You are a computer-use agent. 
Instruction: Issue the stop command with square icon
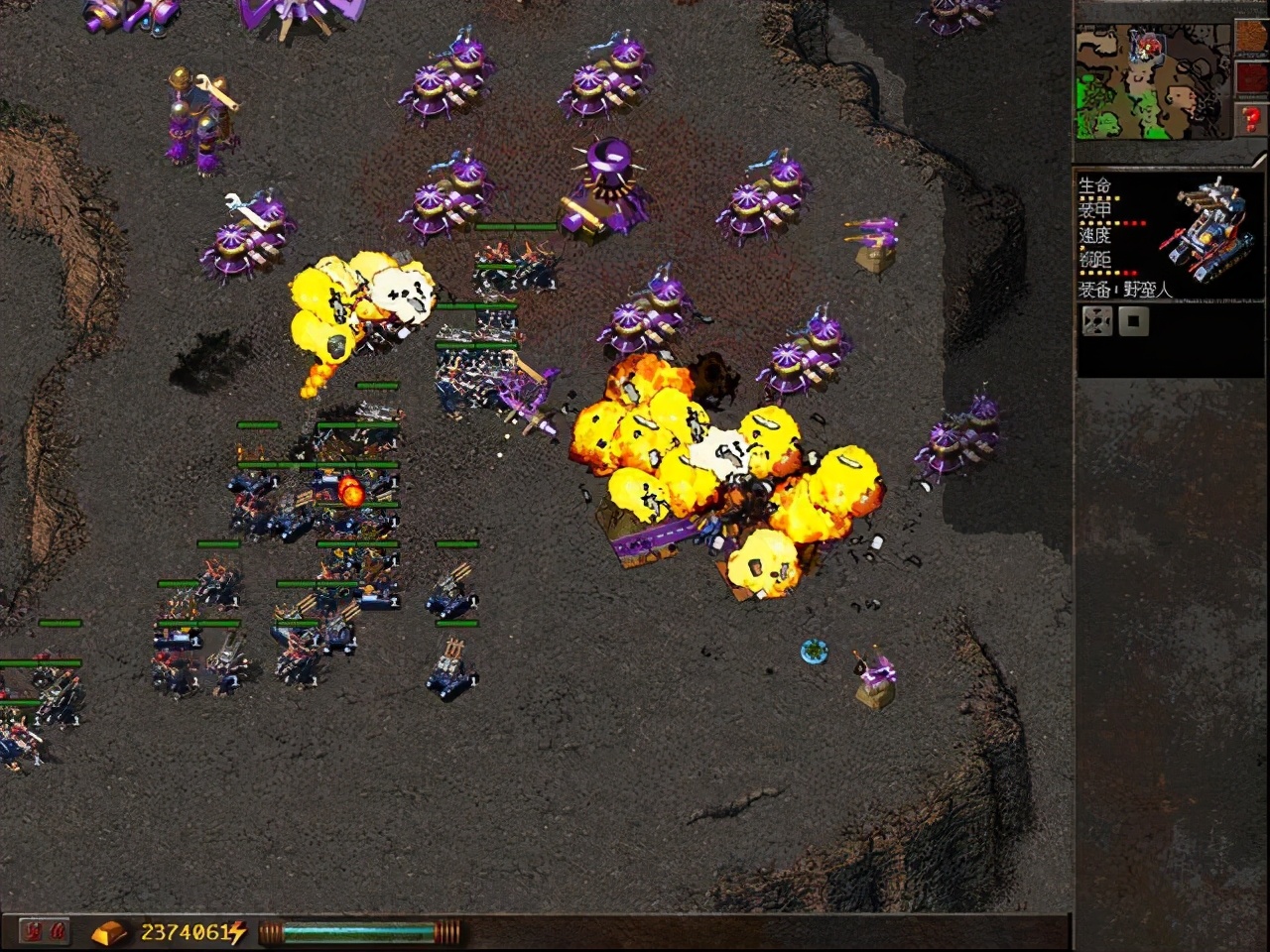tap(1134, 321)
